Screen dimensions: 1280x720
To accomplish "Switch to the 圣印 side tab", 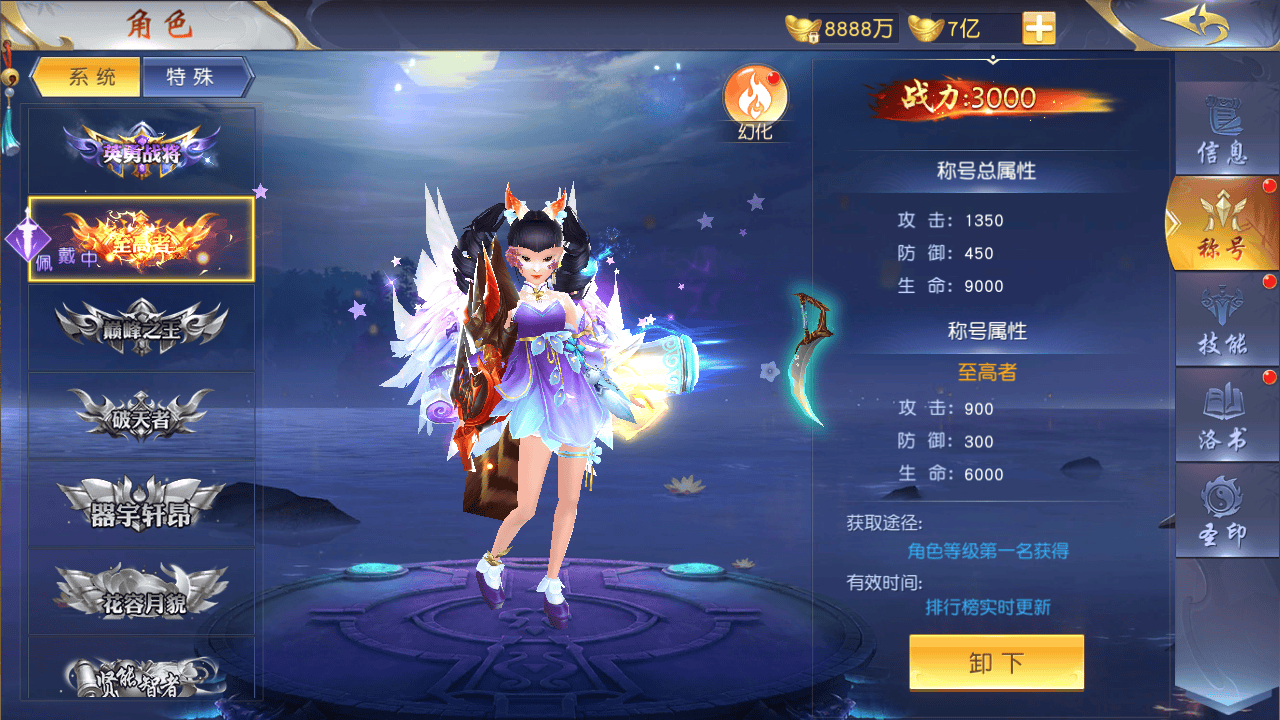I will (1223, 510).
